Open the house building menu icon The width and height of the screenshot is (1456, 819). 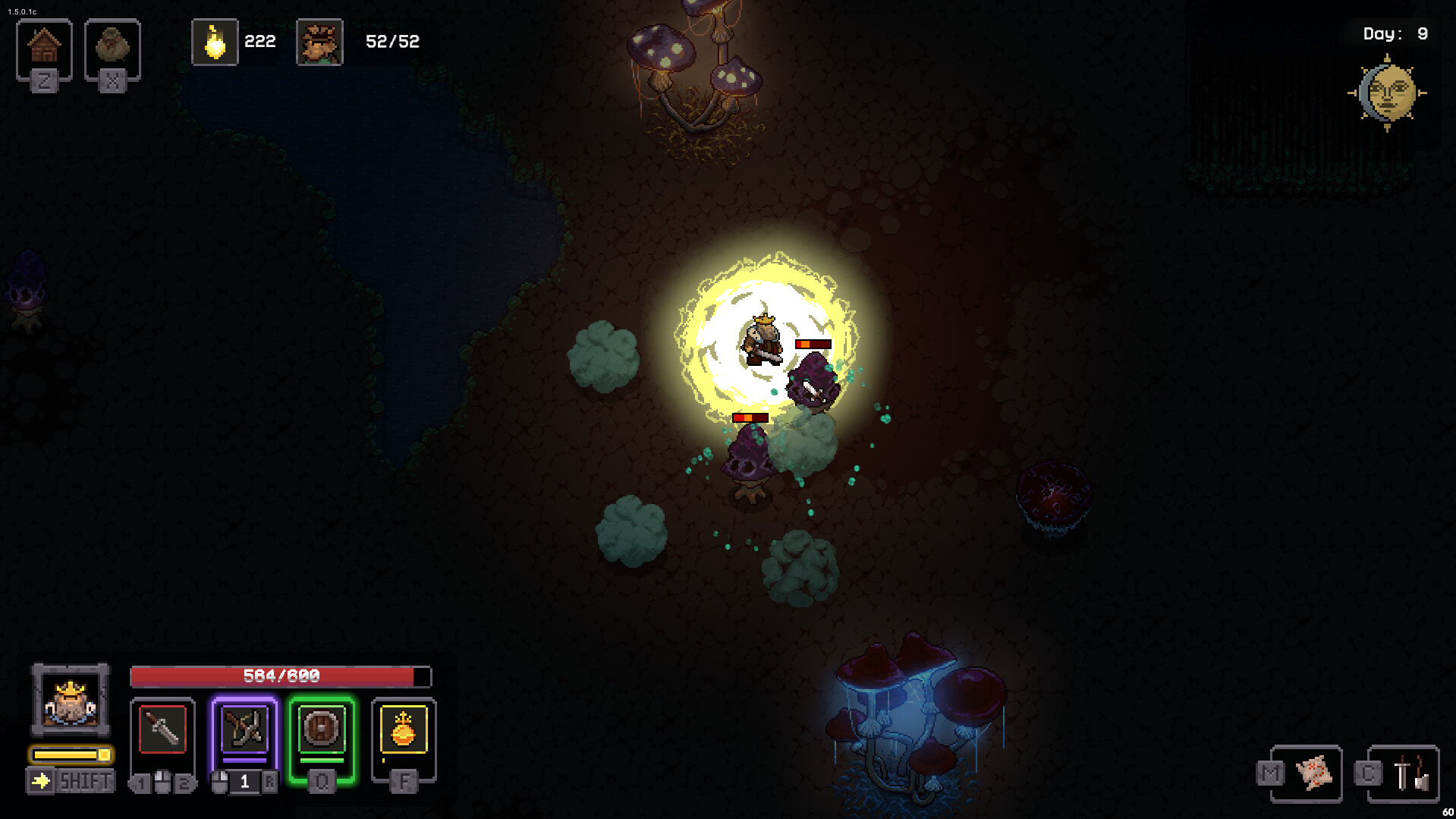44,47
